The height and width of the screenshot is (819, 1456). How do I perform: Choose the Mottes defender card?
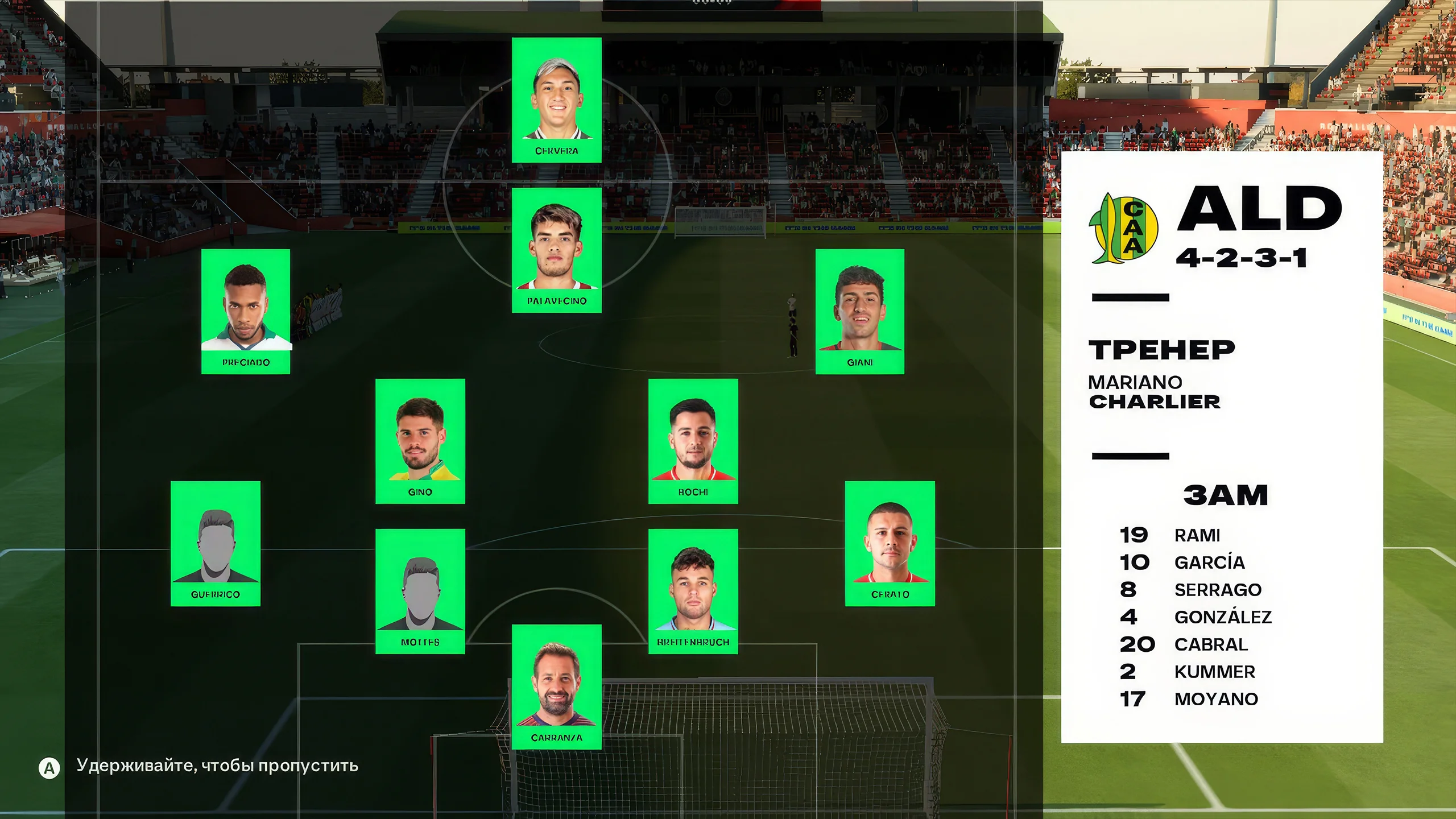click(x=420, y=591)
